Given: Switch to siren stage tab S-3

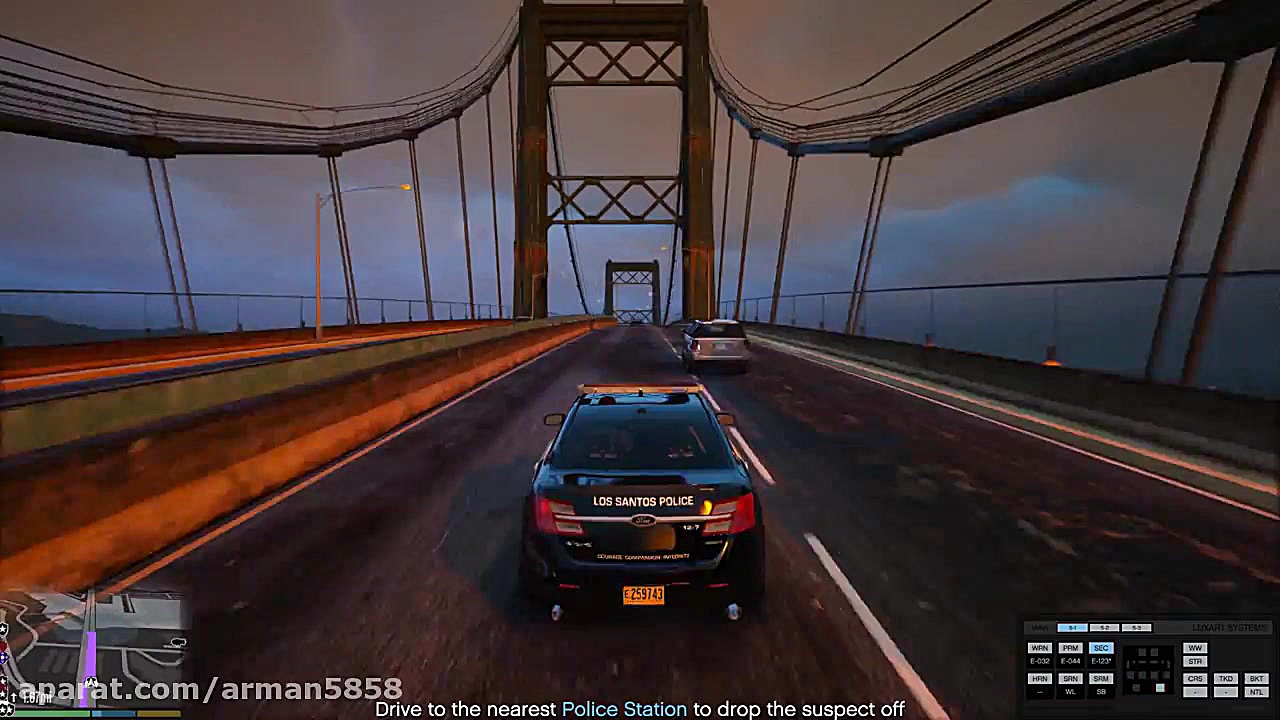Looking at the screenshot, I should [1136, 627].
